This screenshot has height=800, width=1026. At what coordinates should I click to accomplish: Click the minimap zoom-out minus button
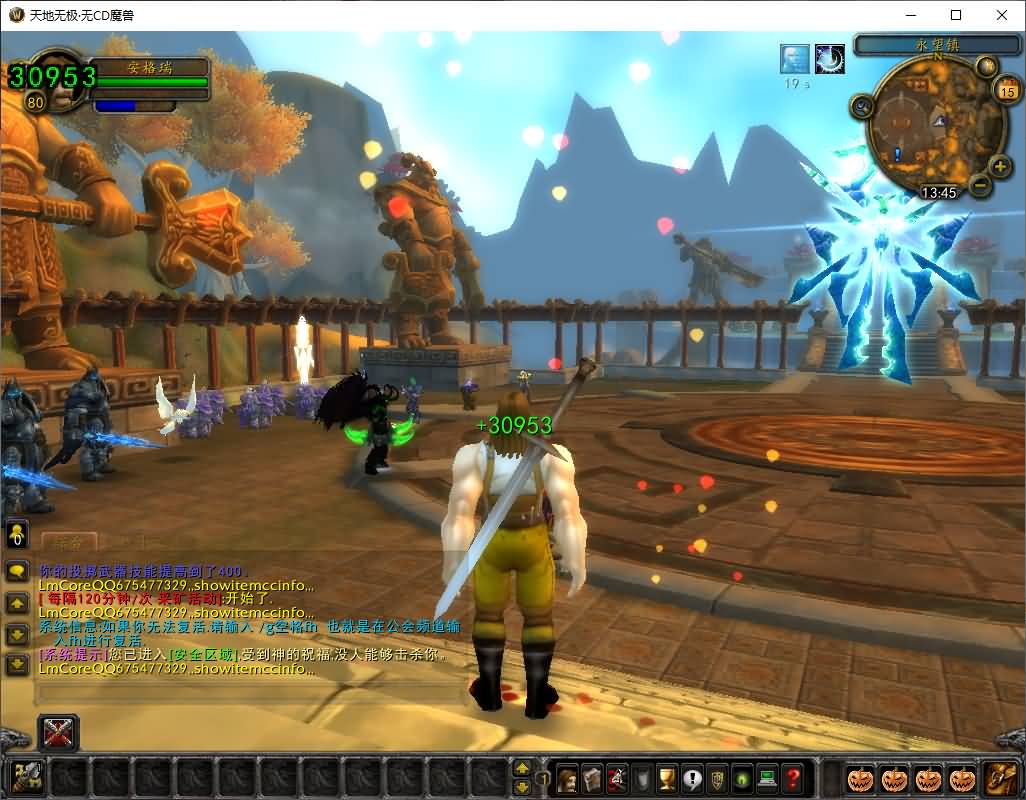[x=980, y=185]
